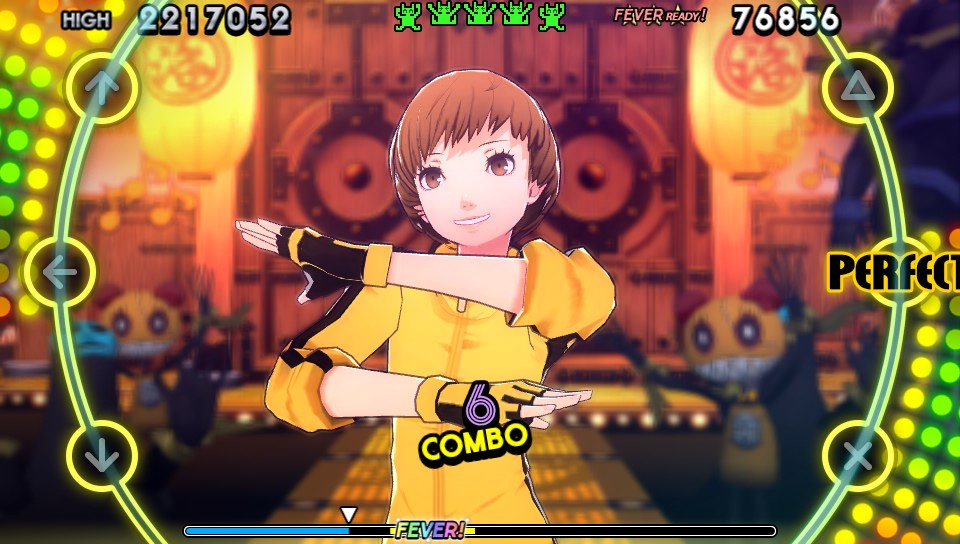This screenshot has width=960, height=544.
Task: Hit the cross note target ring
Action: (x=857, y=456)
